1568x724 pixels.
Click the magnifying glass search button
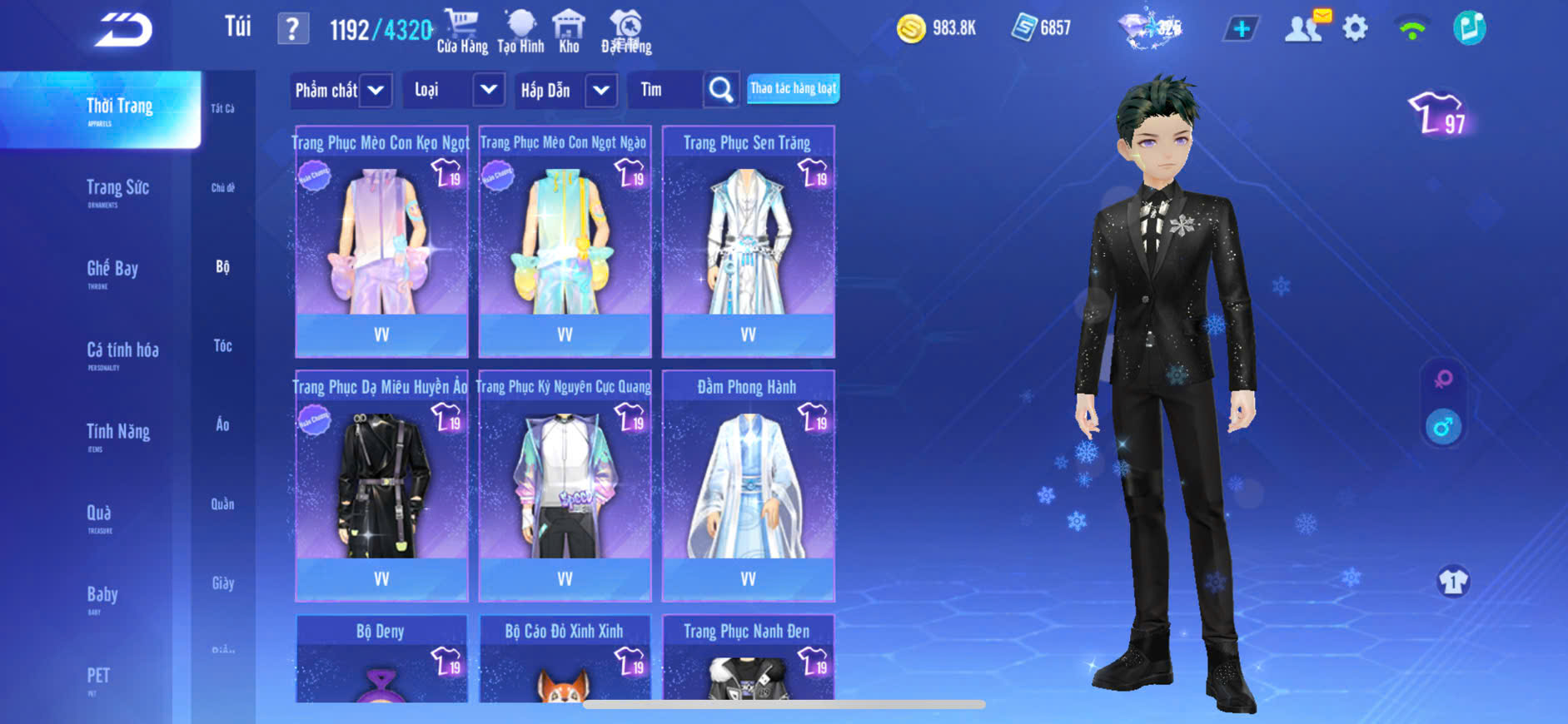click(721, 90)
